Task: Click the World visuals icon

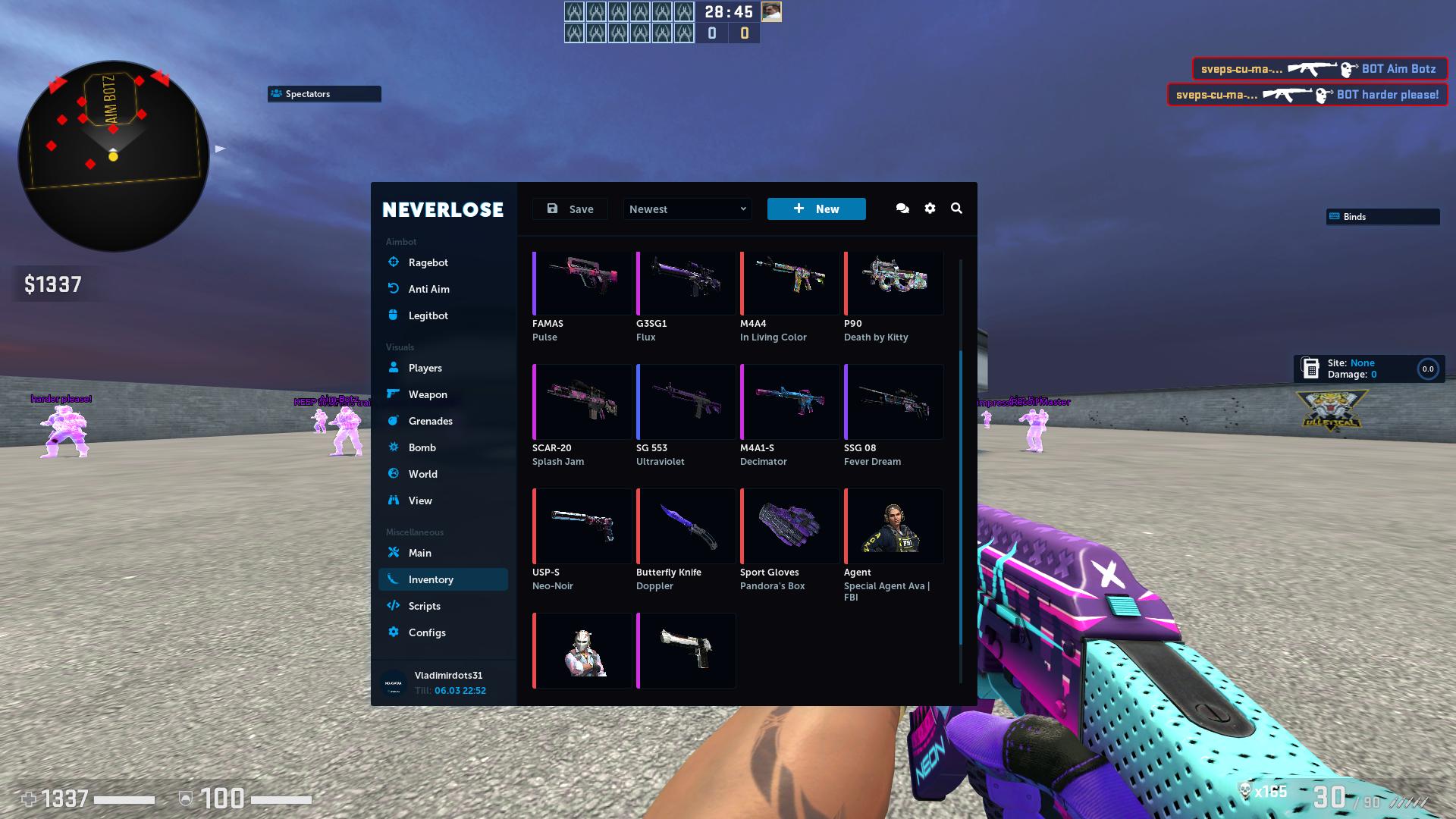Action: (x=394, y=474)
